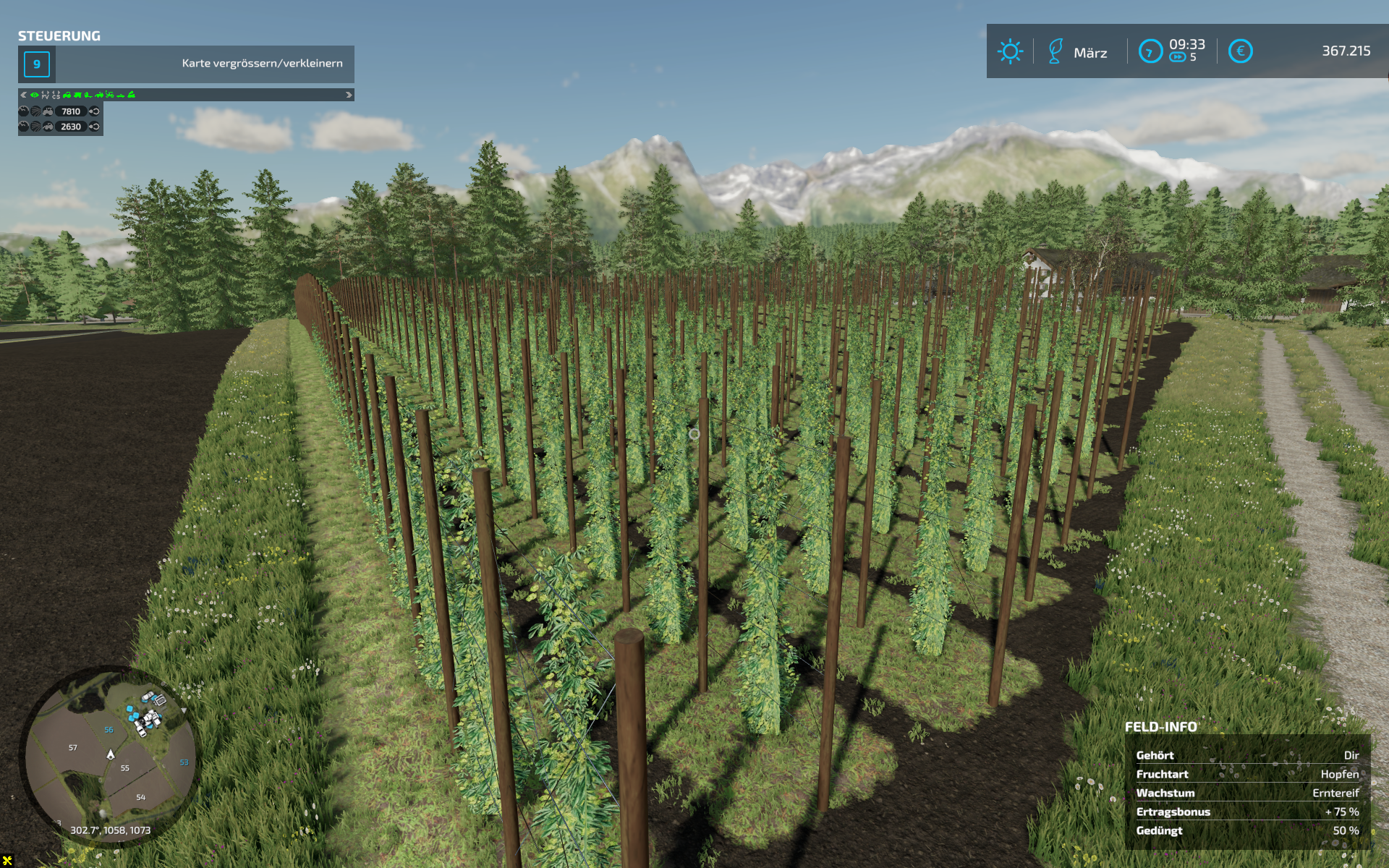
Task: Click the loop icon beside vehicle 2630
Action: pos(94,127)
